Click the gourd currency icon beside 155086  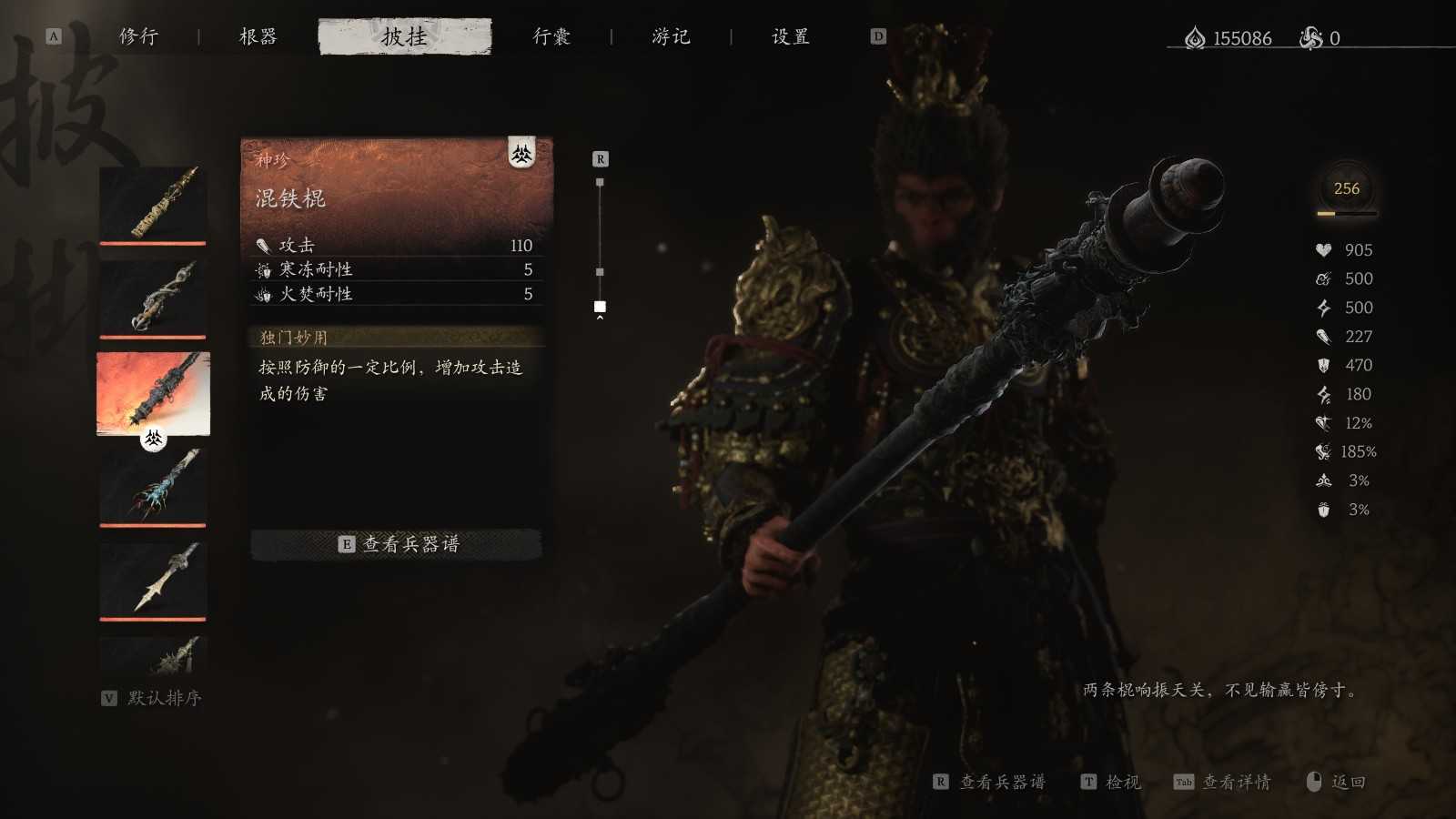coord(1195,37)
